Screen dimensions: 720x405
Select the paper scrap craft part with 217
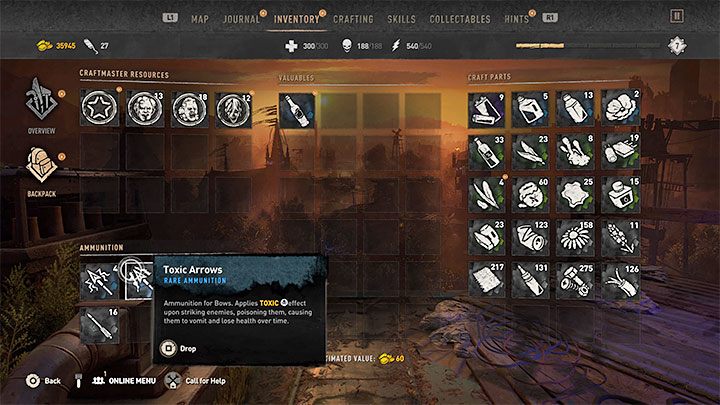point(487,280)
